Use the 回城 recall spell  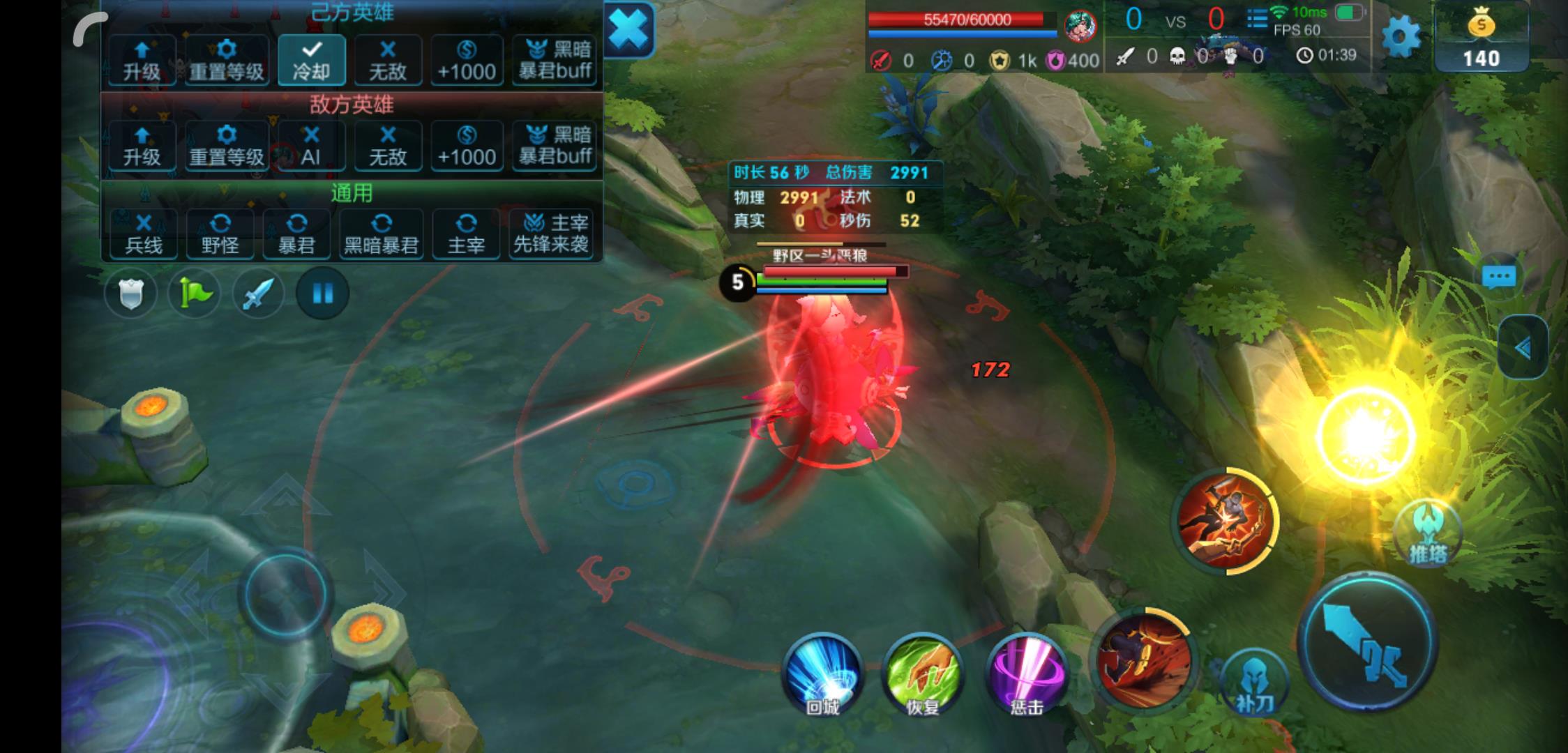point(823,674)
